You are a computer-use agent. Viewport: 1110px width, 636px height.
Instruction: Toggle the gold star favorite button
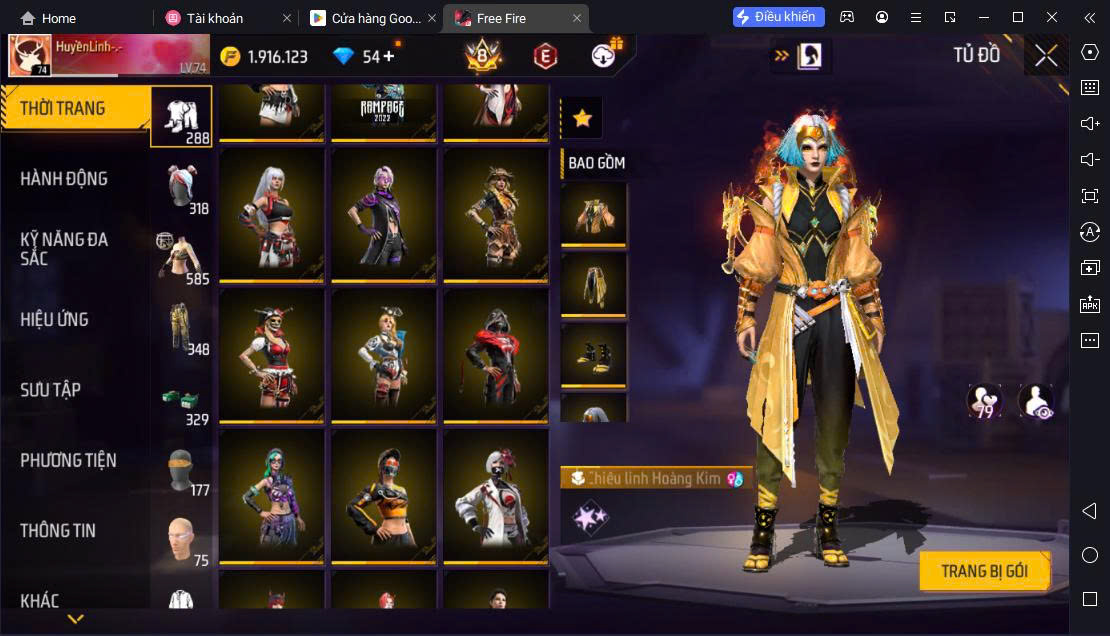pyautogui.click(x=582, y=119)
